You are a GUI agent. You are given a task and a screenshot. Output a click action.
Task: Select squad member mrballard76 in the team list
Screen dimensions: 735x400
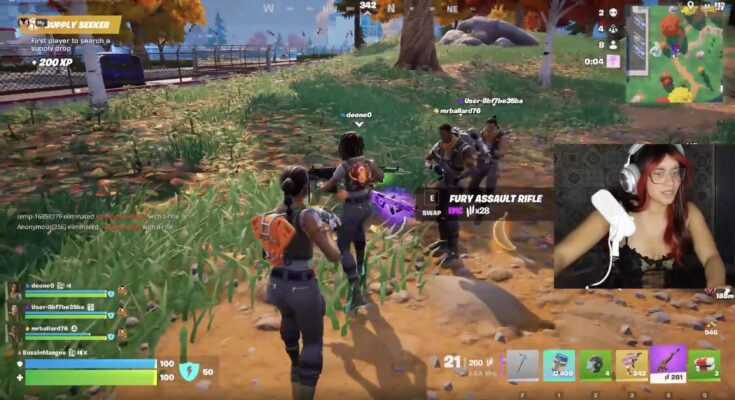(60, 331)
